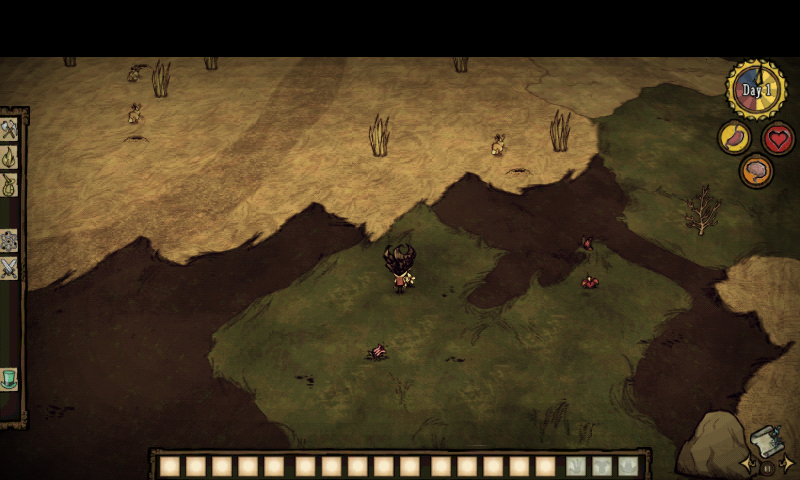Image resolution: width=800 pixels, height=480 pixels.
Task: Select the hand equipment slot
Action: (x=576, y=466)
